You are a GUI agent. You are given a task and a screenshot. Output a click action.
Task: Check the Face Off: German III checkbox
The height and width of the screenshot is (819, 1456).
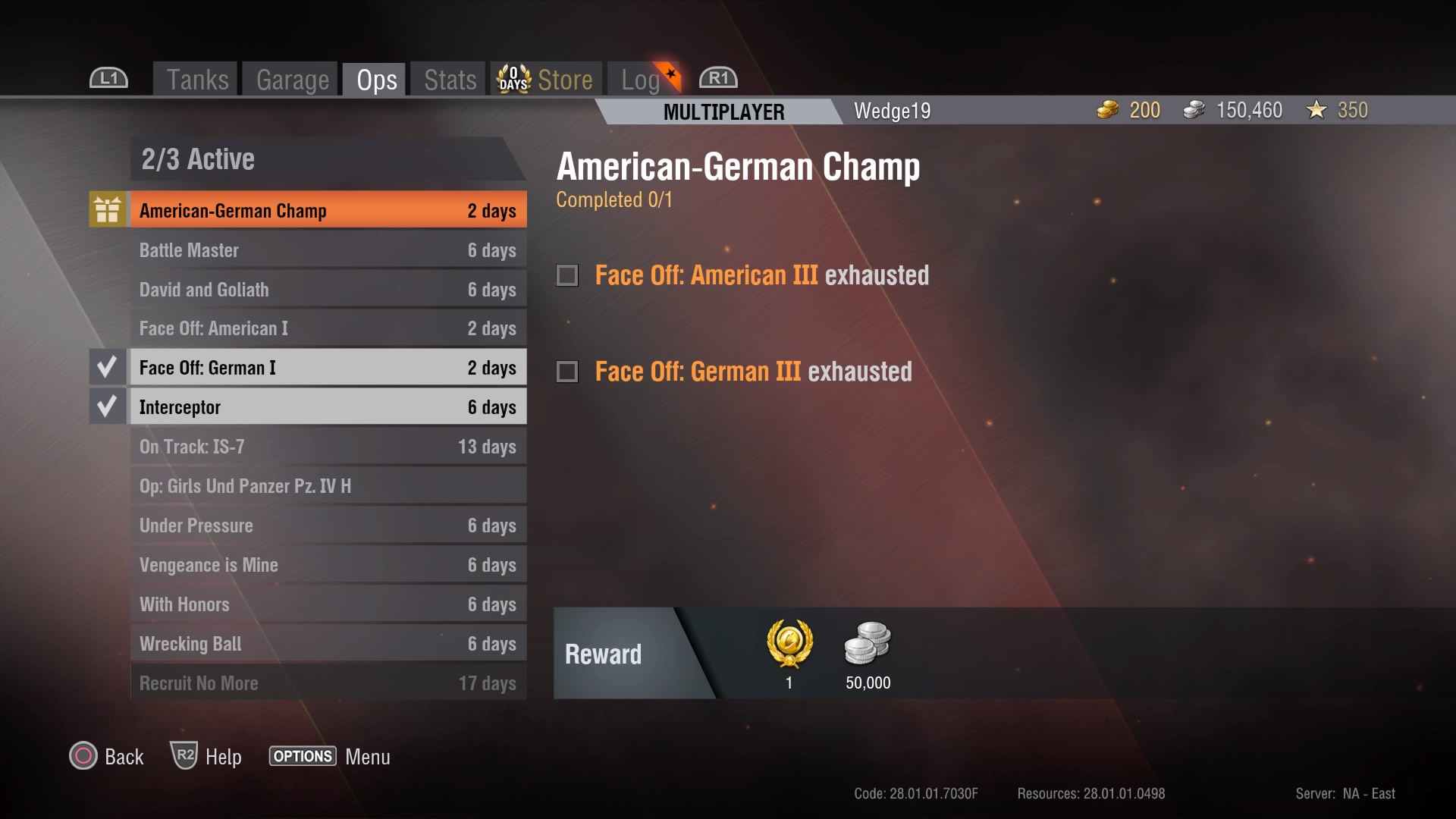(x=566, y=372)
